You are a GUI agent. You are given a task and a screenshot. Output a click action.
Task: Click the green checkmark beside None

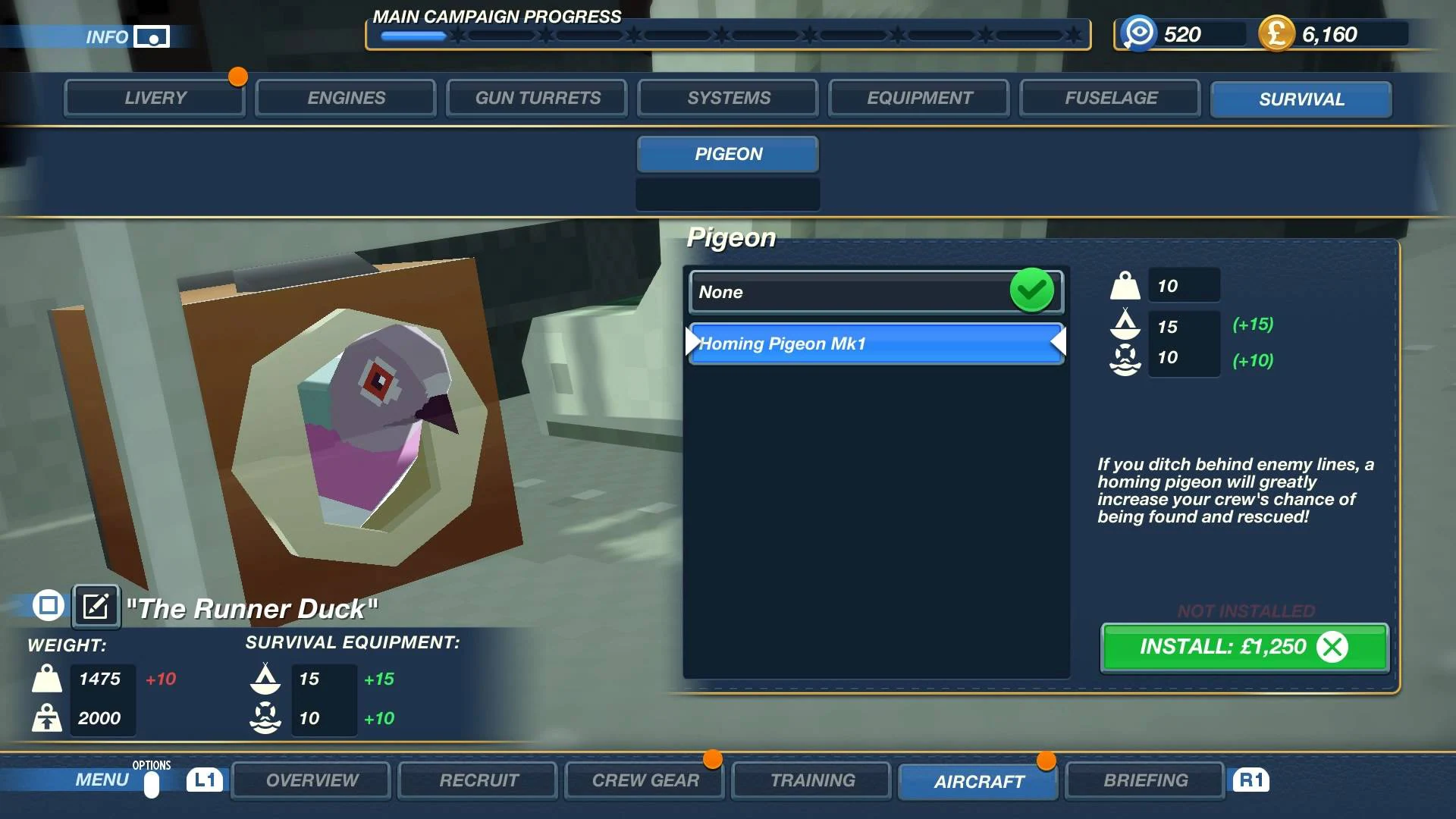(x=1033, y=290)
